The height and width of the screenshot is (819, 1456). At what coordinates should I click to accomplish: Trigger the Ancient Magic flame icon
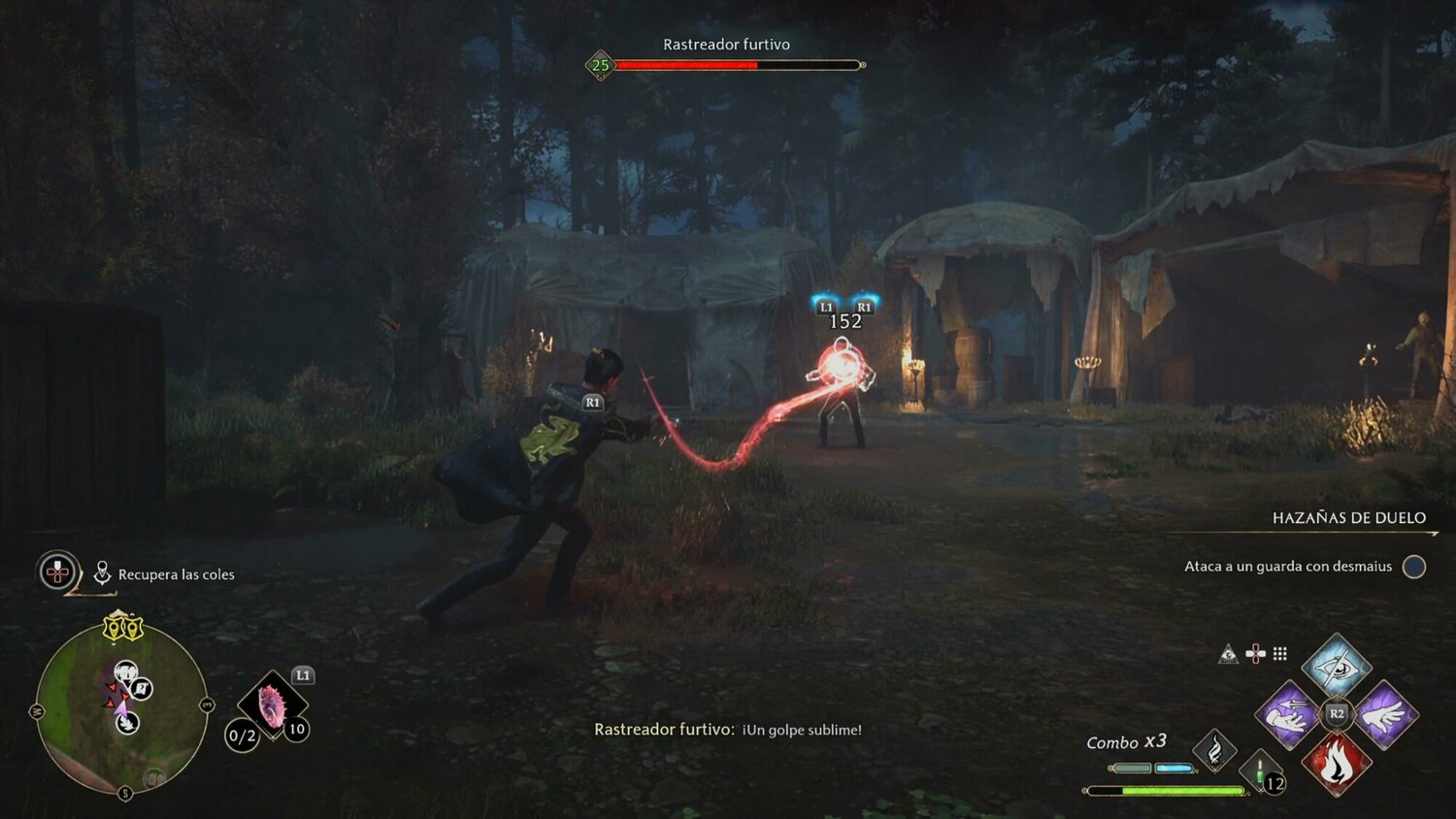(1214, 749)
